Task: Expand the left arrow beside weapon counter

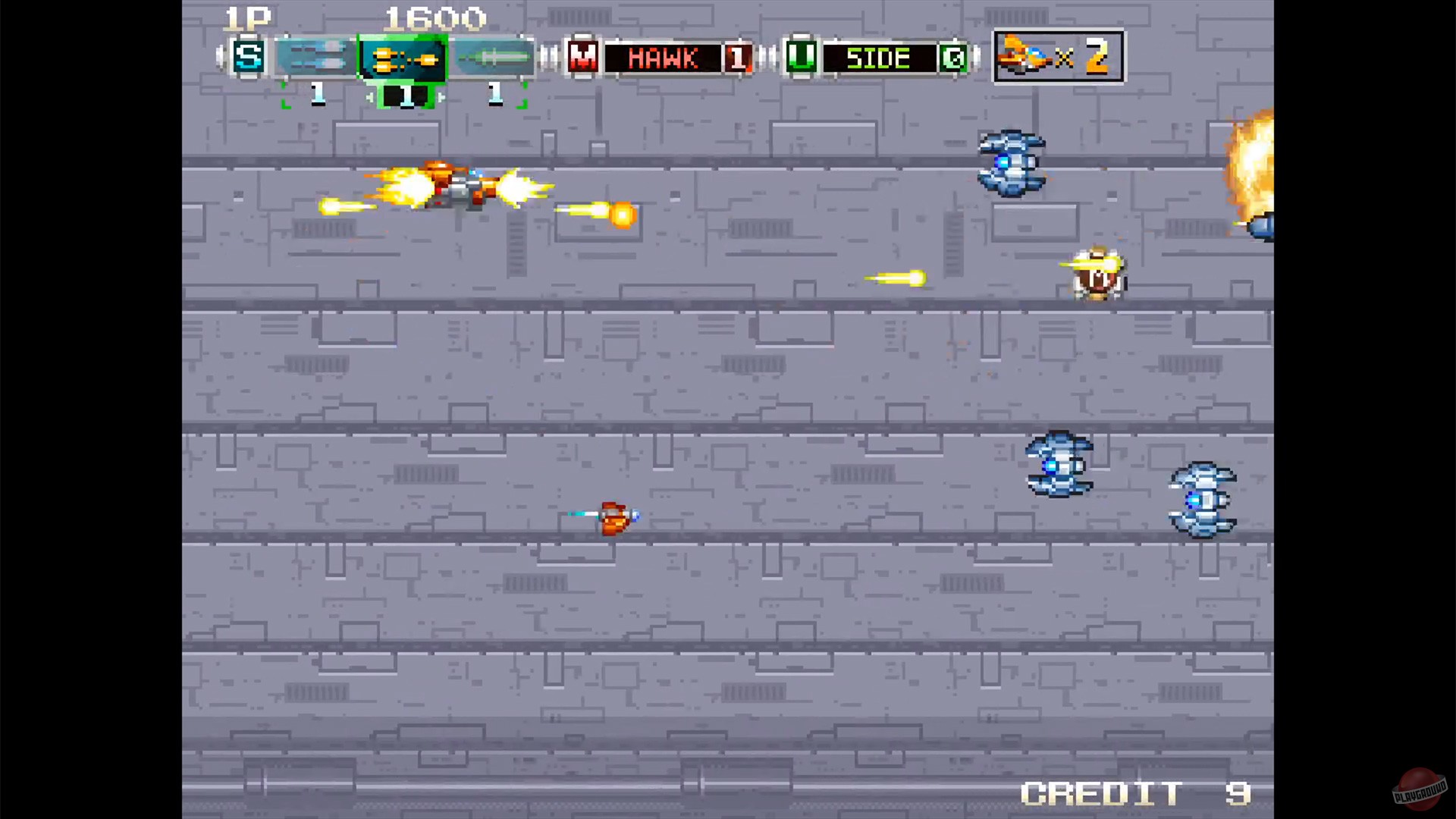Action: (x=369, y=96)
